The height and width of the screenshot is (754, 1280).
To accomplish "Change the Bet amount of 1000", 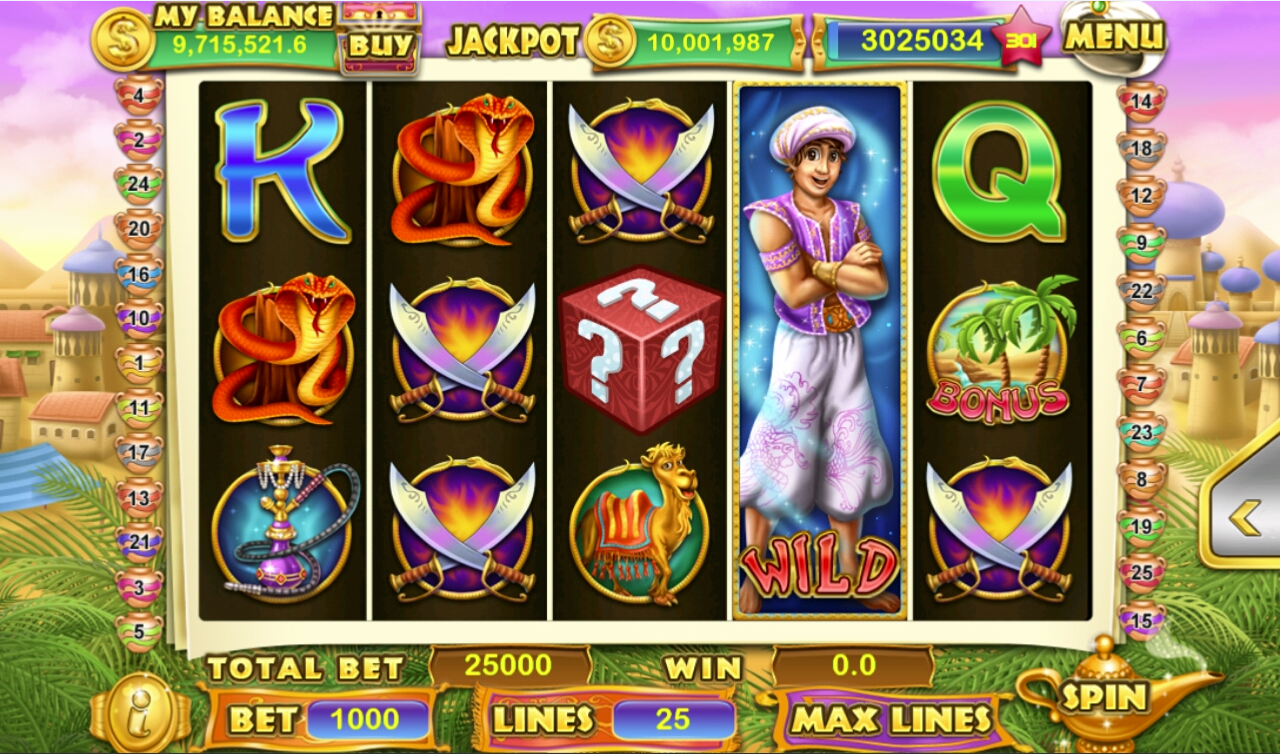I will point(366,719).
